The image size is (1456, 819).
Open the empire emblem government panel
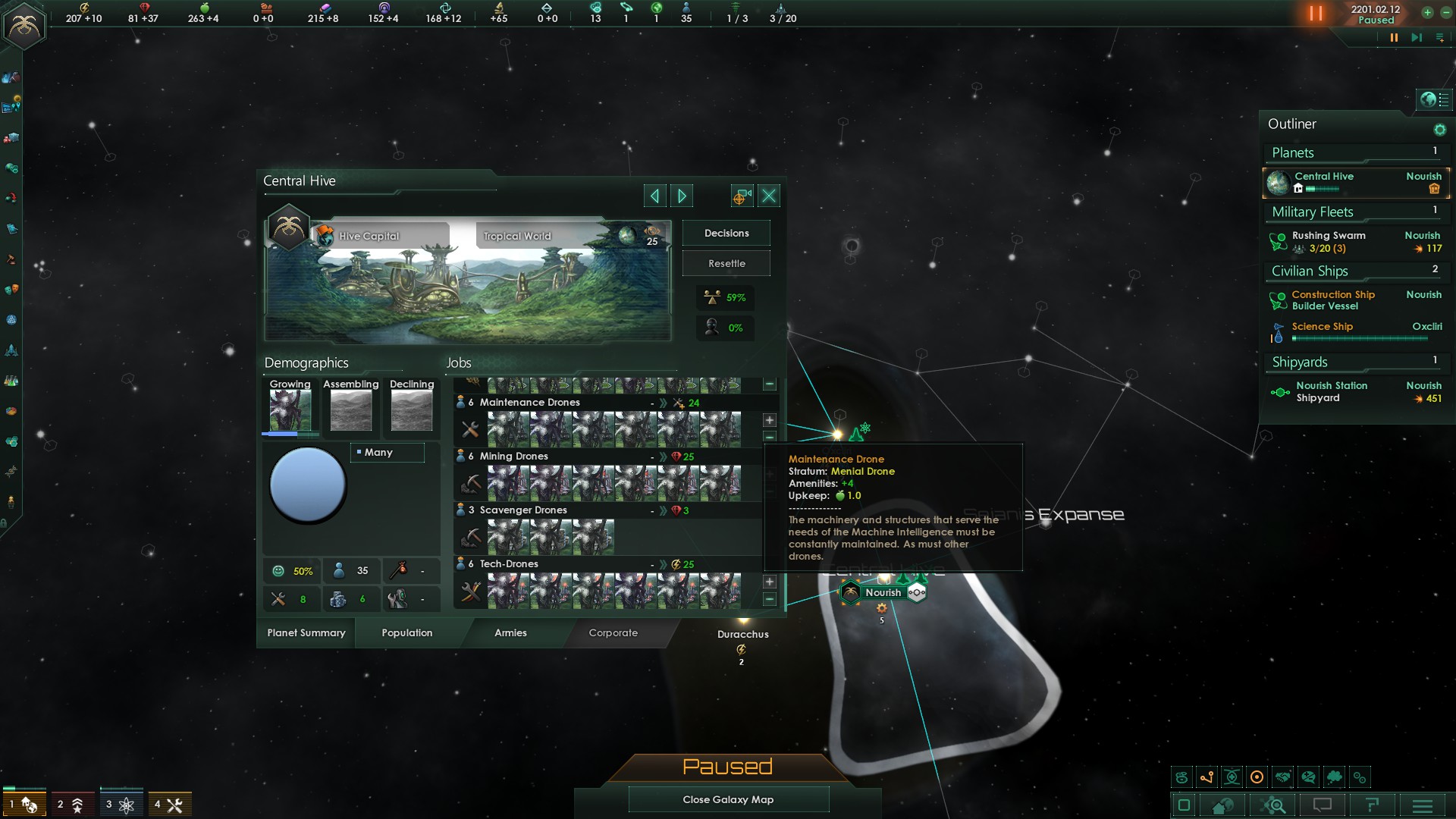point(24,26)
